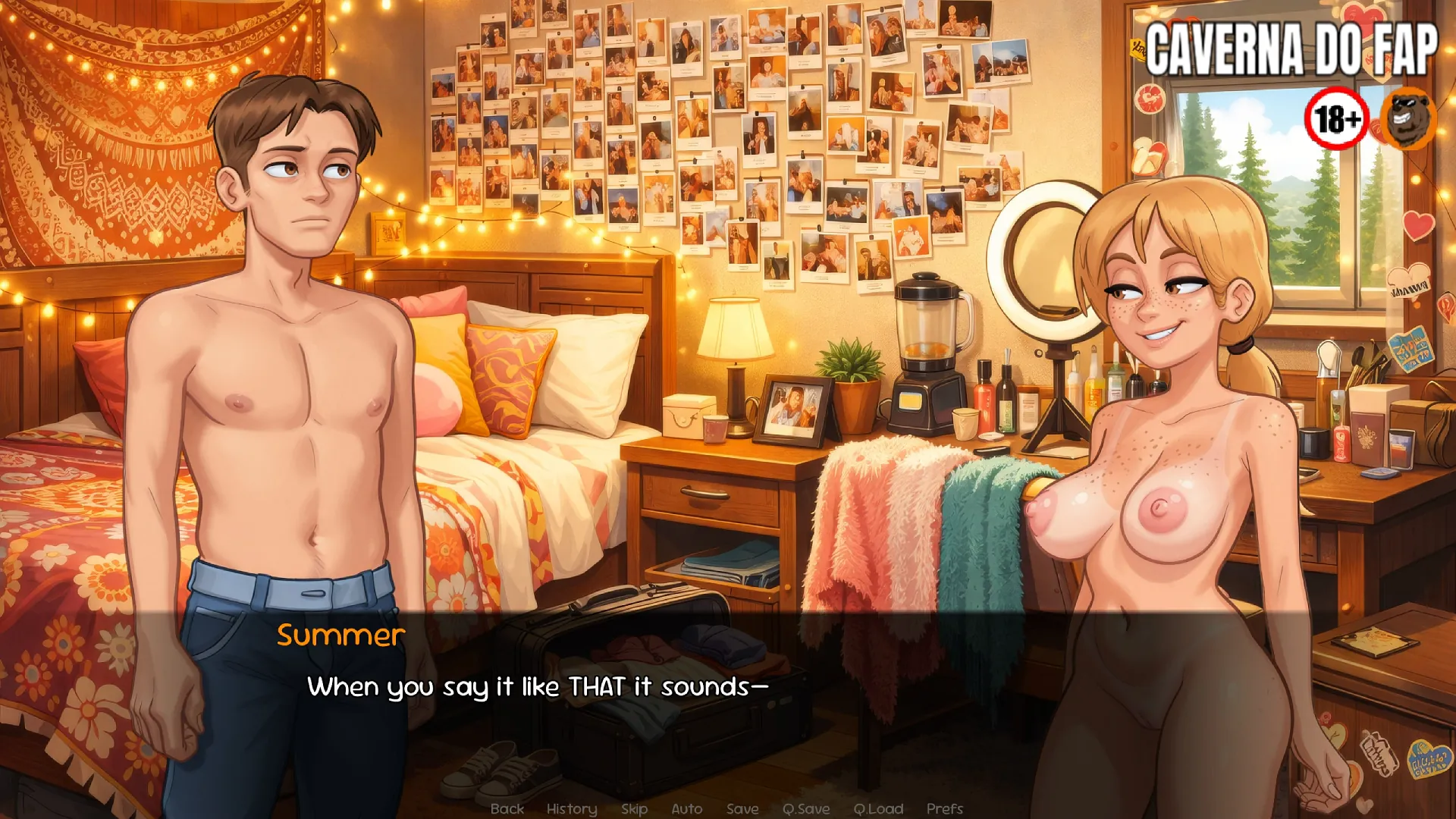Toggle Auto-advance mode
The height and width of the screenshot is (819, 1456).
pyautogui.click(x=686, y=809)
